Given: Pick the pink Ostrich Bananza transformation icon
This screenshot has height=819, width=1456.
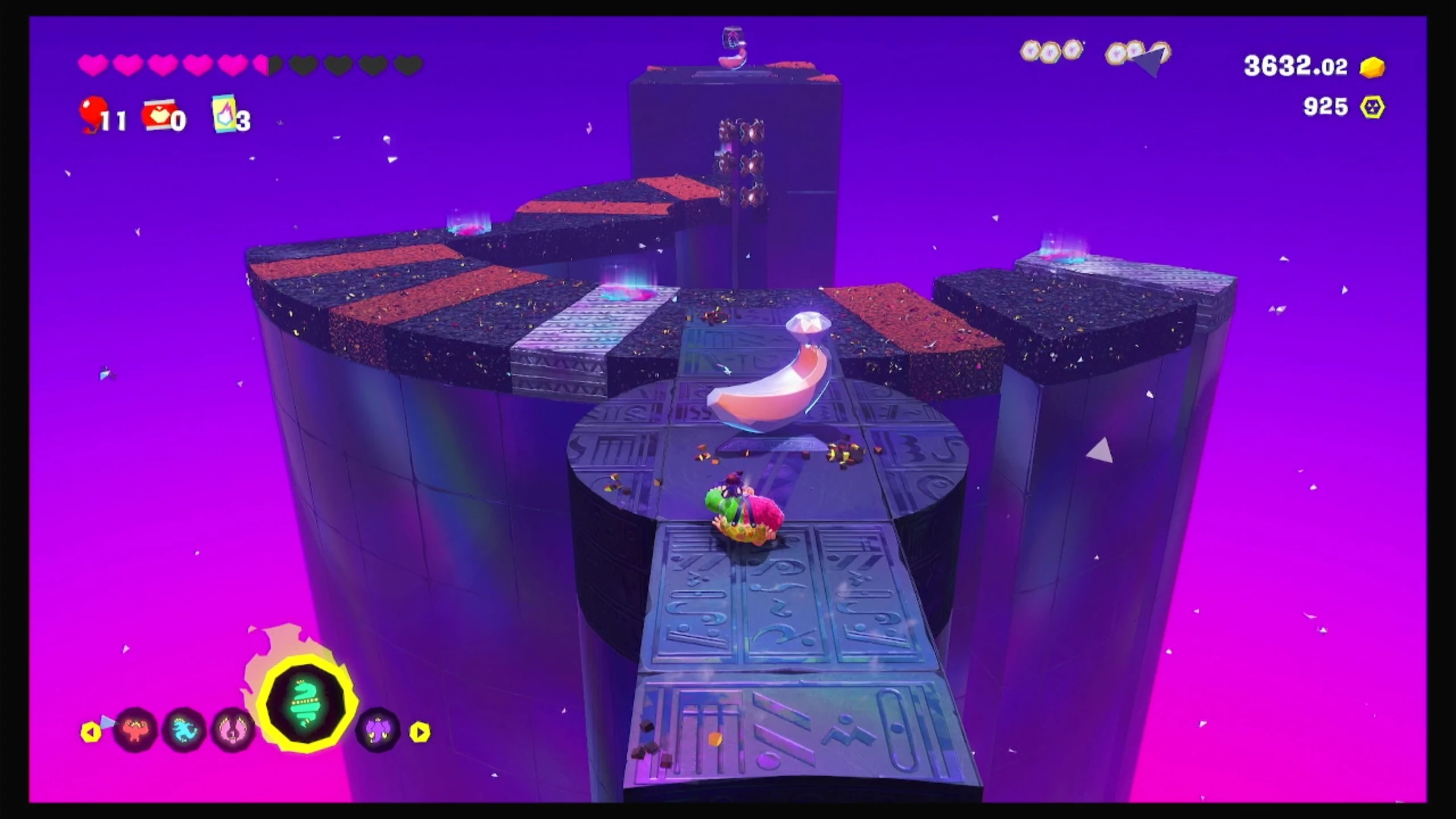Looking at the screenshot, I should [x=233, y=730].
